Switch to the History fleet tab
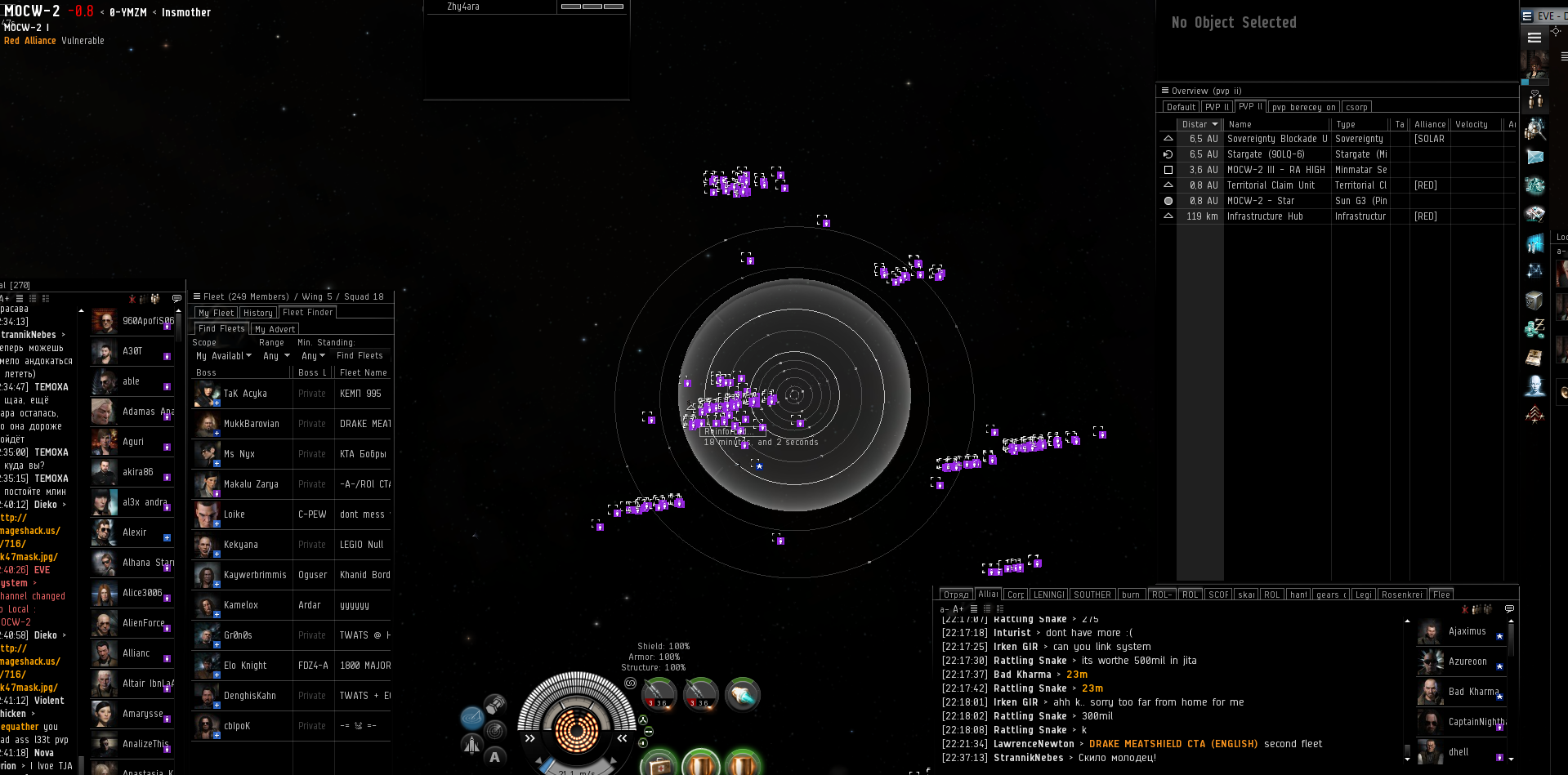 click(257, 313)
